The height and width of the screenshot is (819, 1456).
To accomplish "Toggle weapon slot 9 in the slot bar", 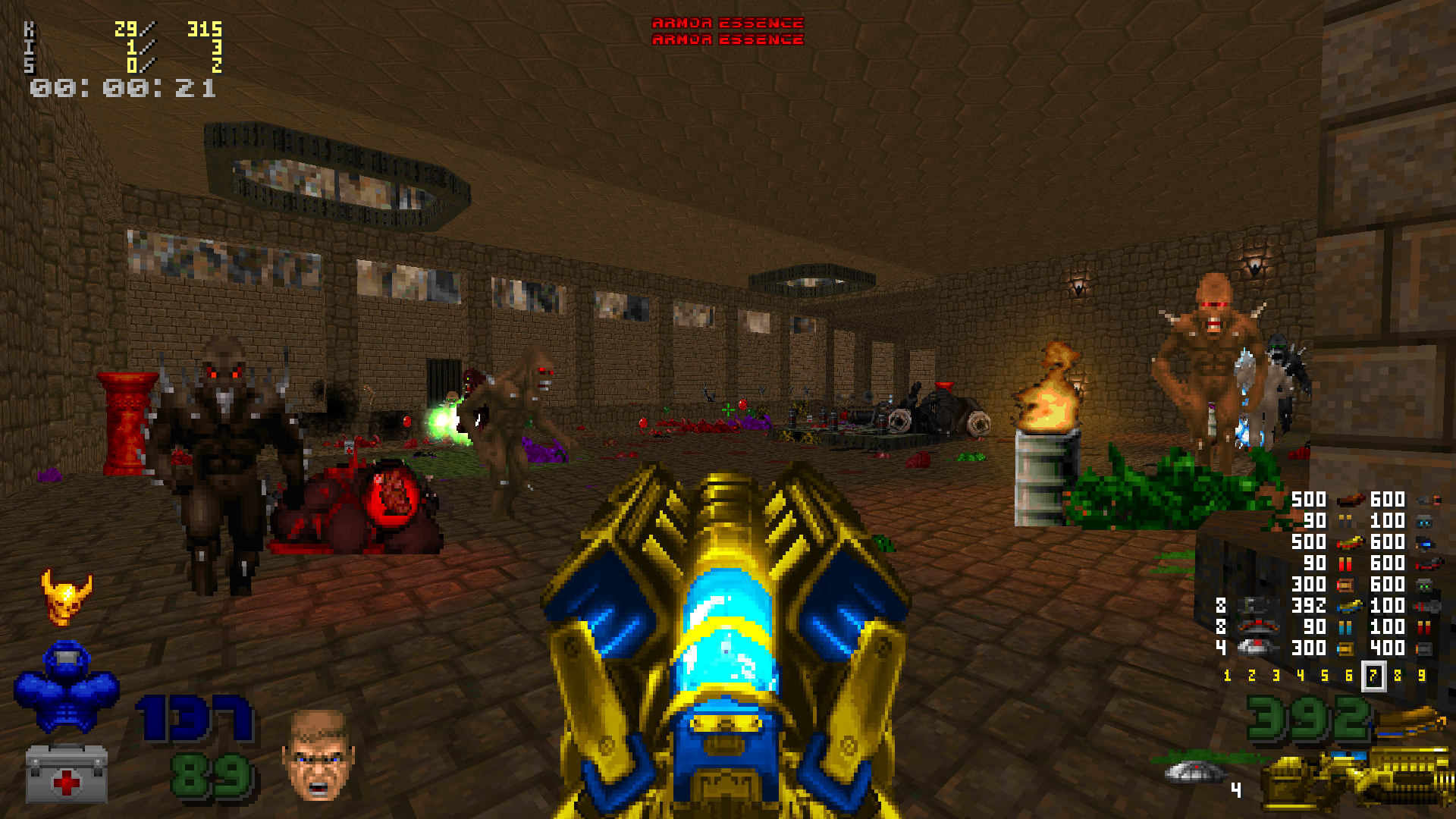I will (x=1422, y=674).
